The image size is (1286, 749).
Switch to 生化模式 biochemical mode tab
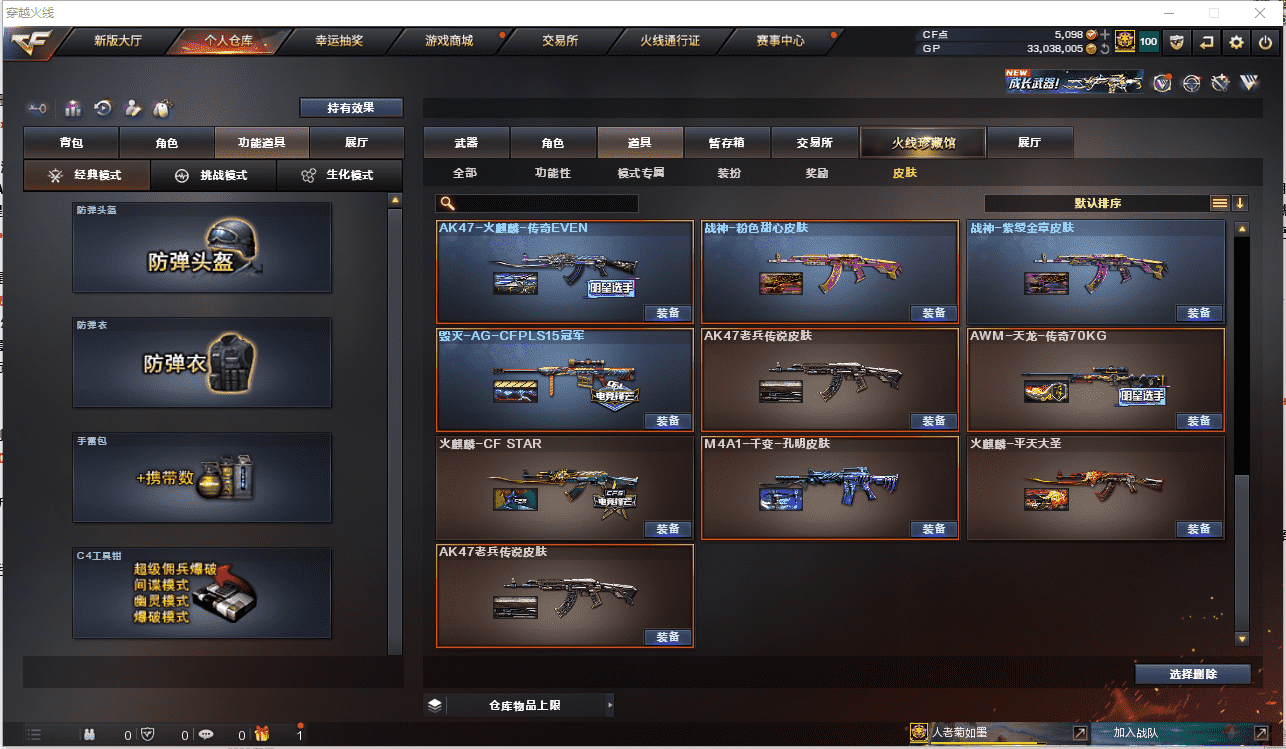point(339,175)
